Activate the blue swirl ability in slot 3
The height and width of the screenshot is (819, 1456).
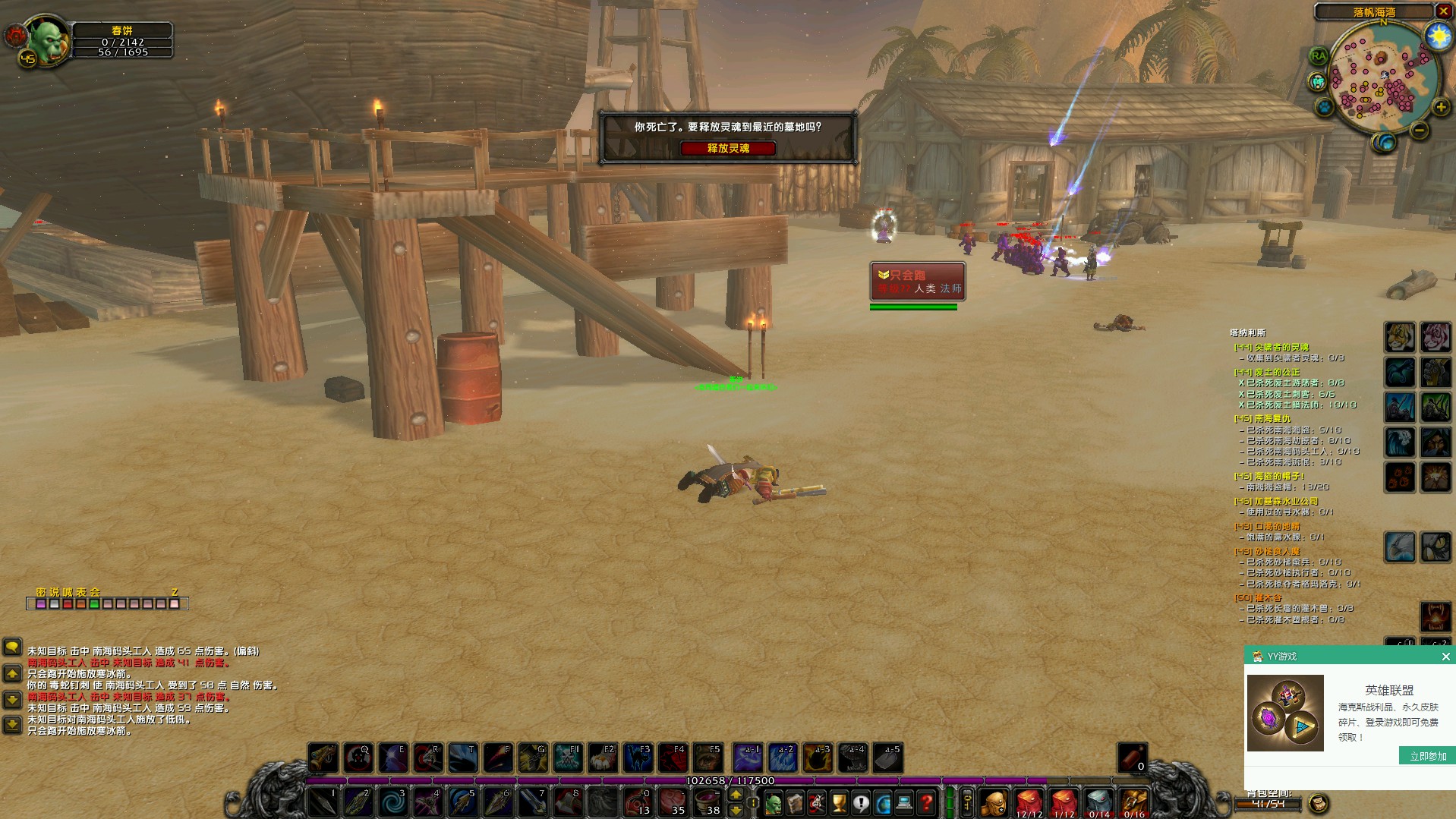tap(393, 802)
